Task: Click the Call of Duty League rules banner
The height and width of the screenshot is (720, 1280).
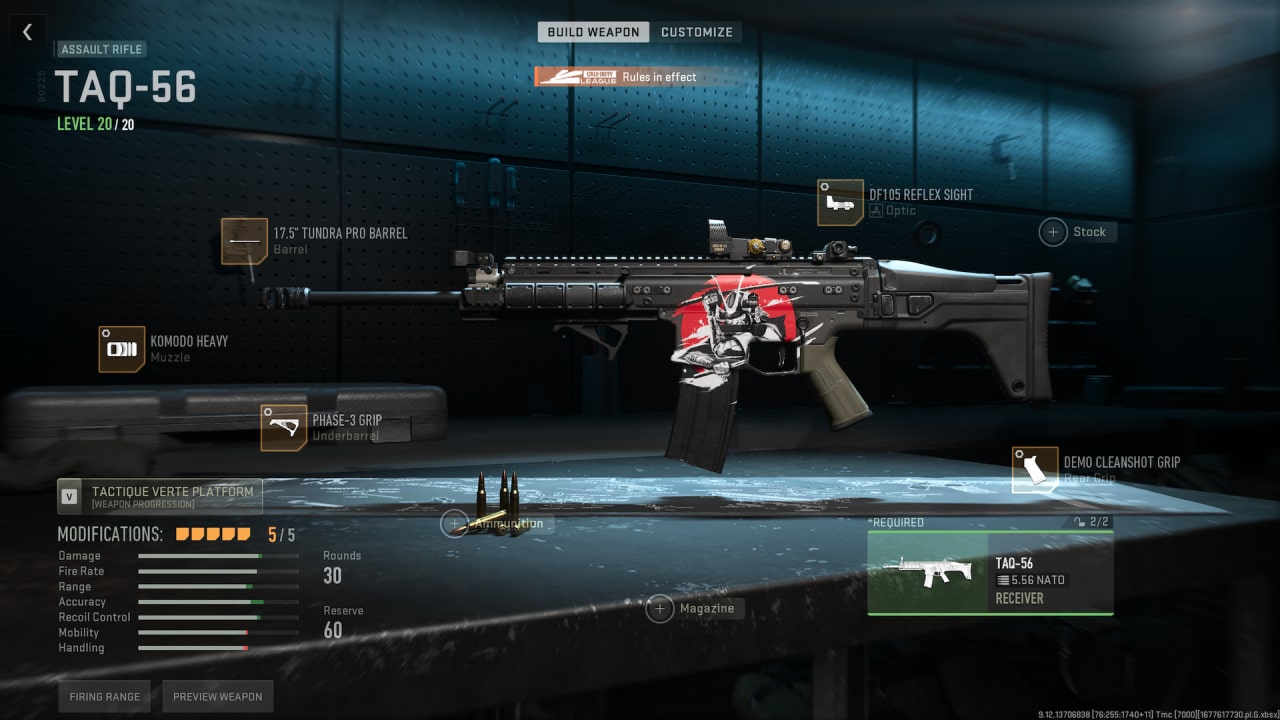Action: coord(617,77)
